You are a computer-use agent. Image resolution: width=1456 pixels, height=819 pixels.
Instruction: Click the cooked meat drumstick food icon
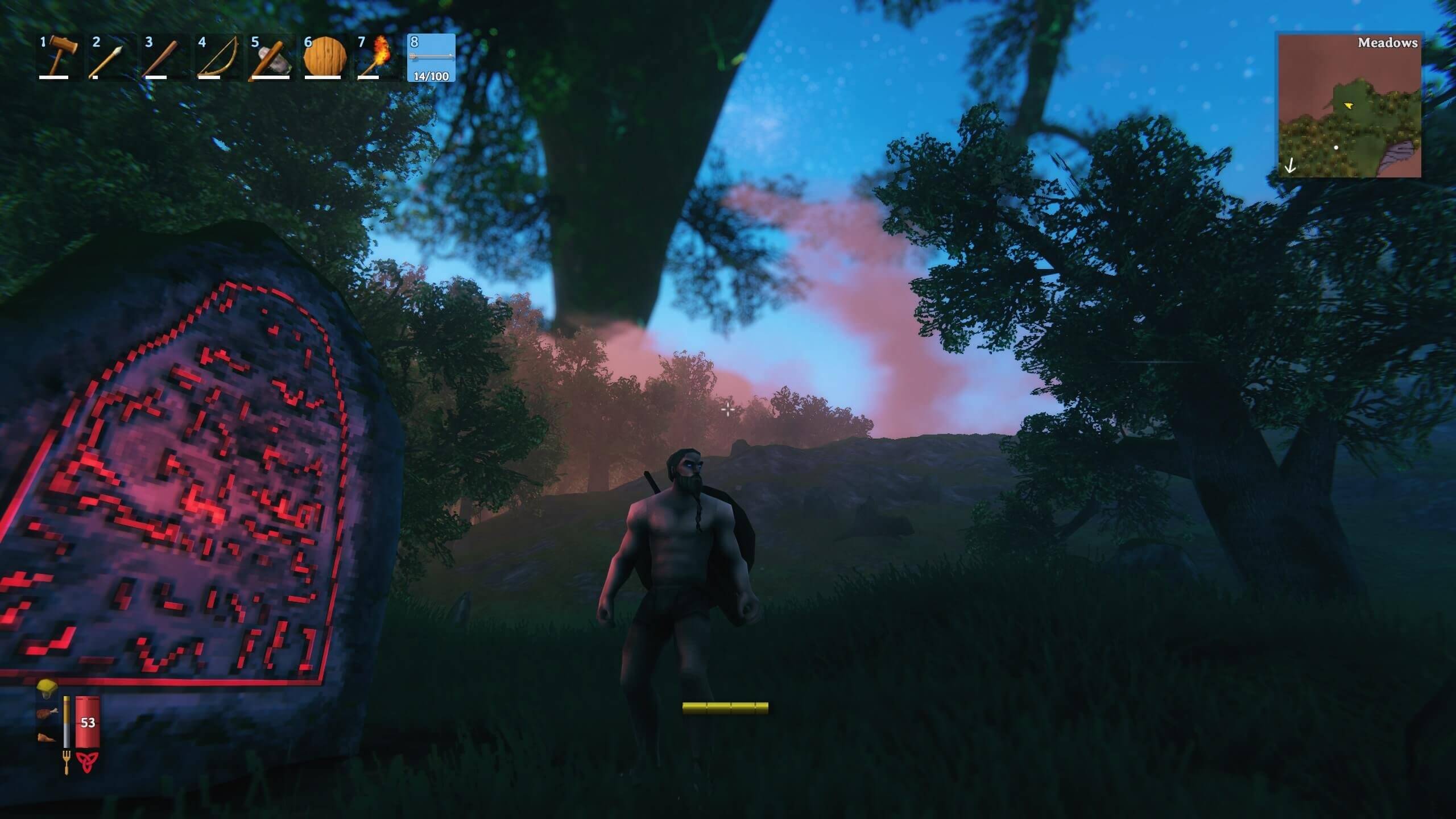[47, 713]
